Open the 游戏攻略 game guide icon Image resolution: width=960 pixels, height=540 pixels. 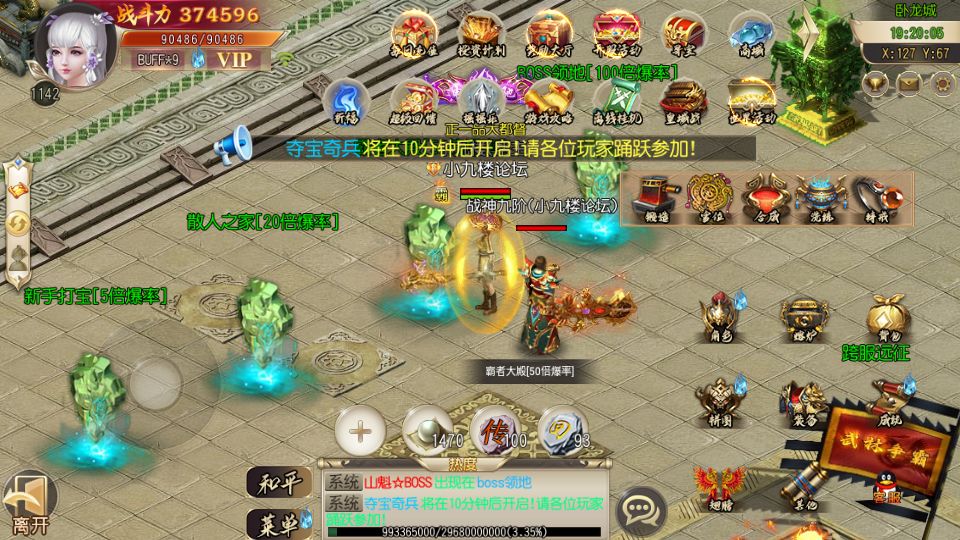click(549, 99)
